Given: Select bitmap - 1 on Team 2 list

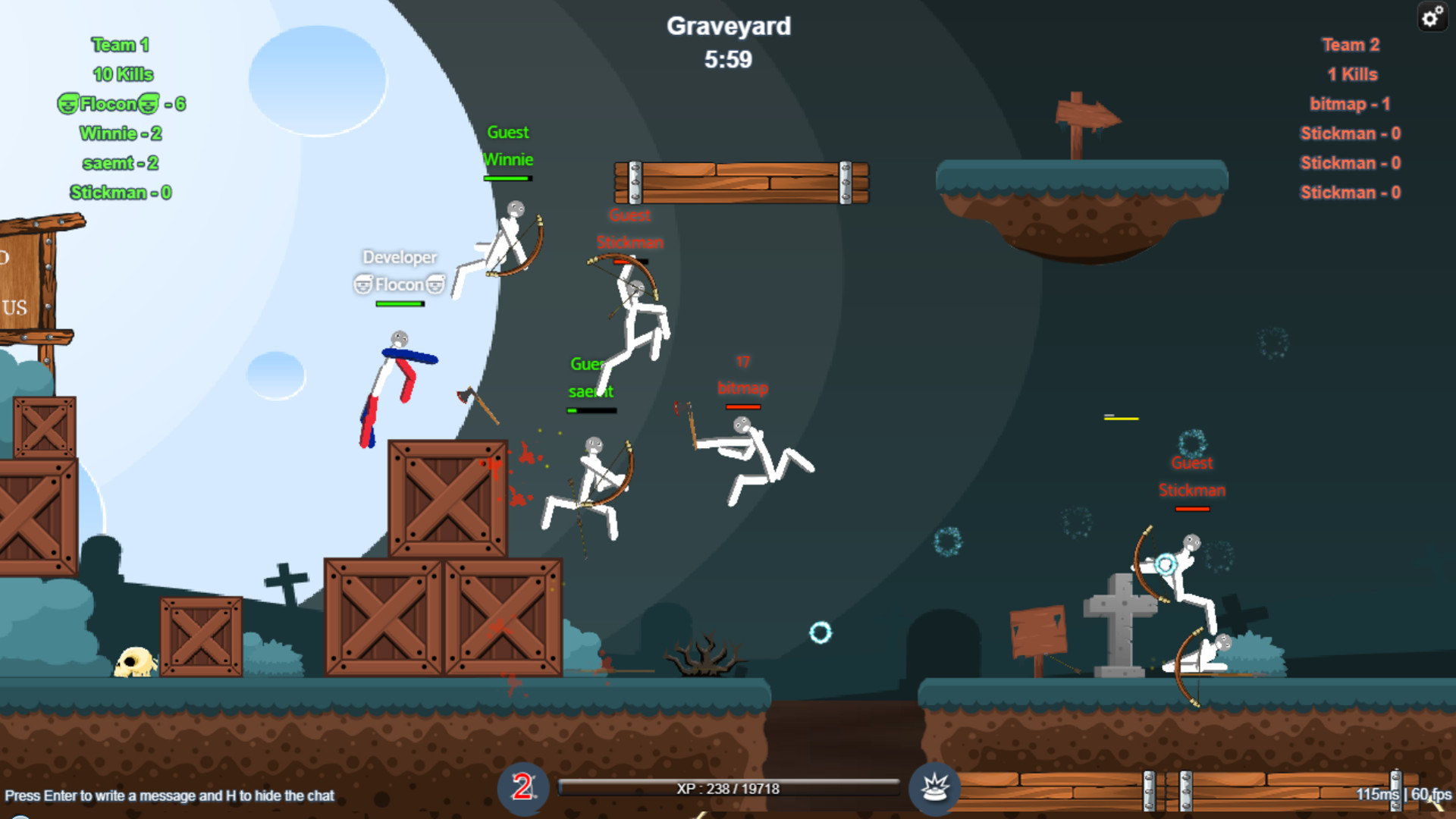Looking at the screenshot, I should click(1351, 104).
